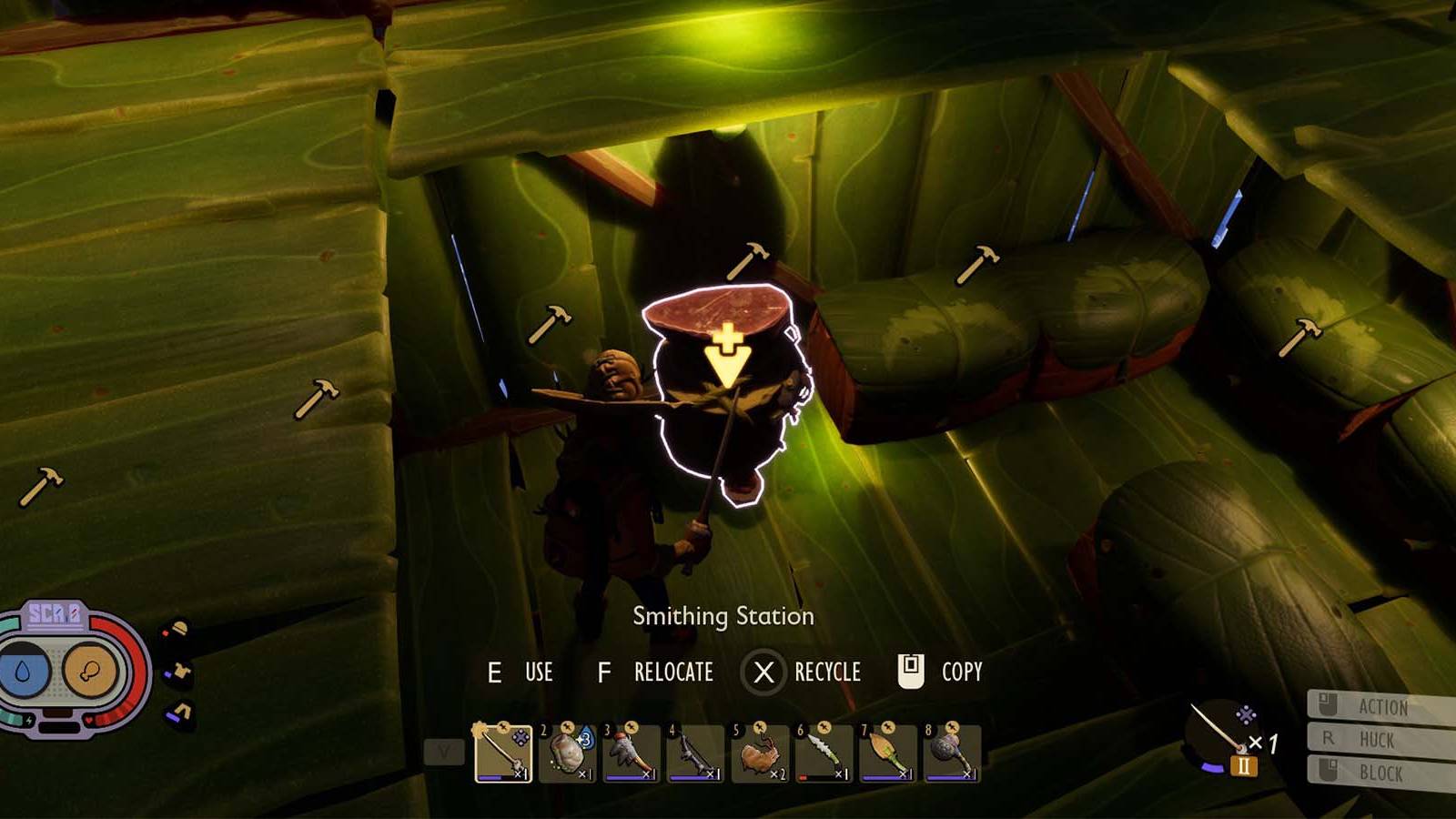
Task: Click the helmet equipment slot icon
Action: coord(179,628)
